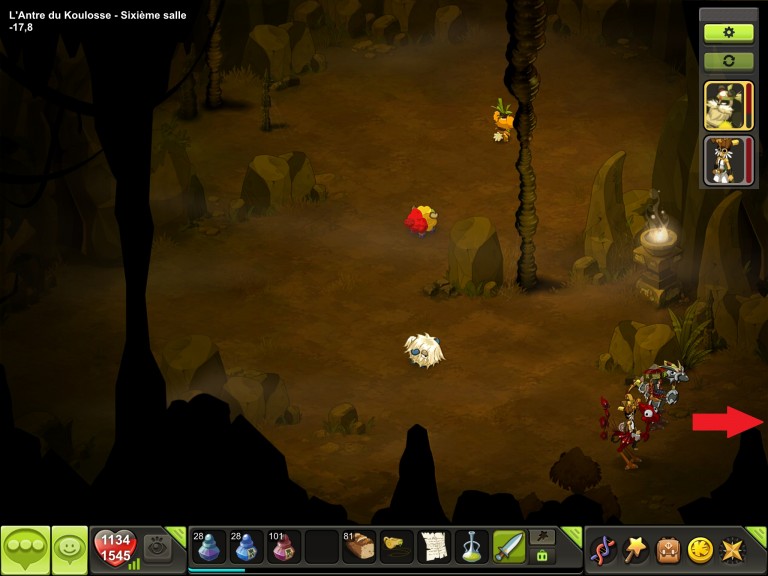Open the chat speech-bubble panel
Image resolution: width=768 pixels, height=576 pixels.
(25, 548)
